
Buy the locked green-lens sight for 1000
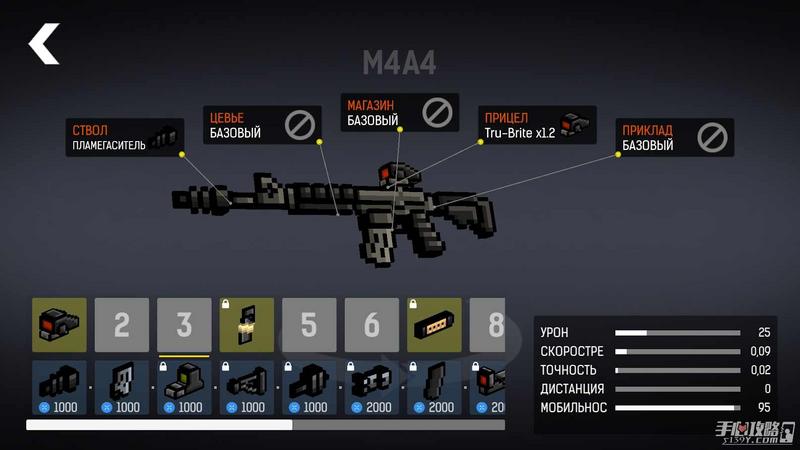(x=184, y=388)
